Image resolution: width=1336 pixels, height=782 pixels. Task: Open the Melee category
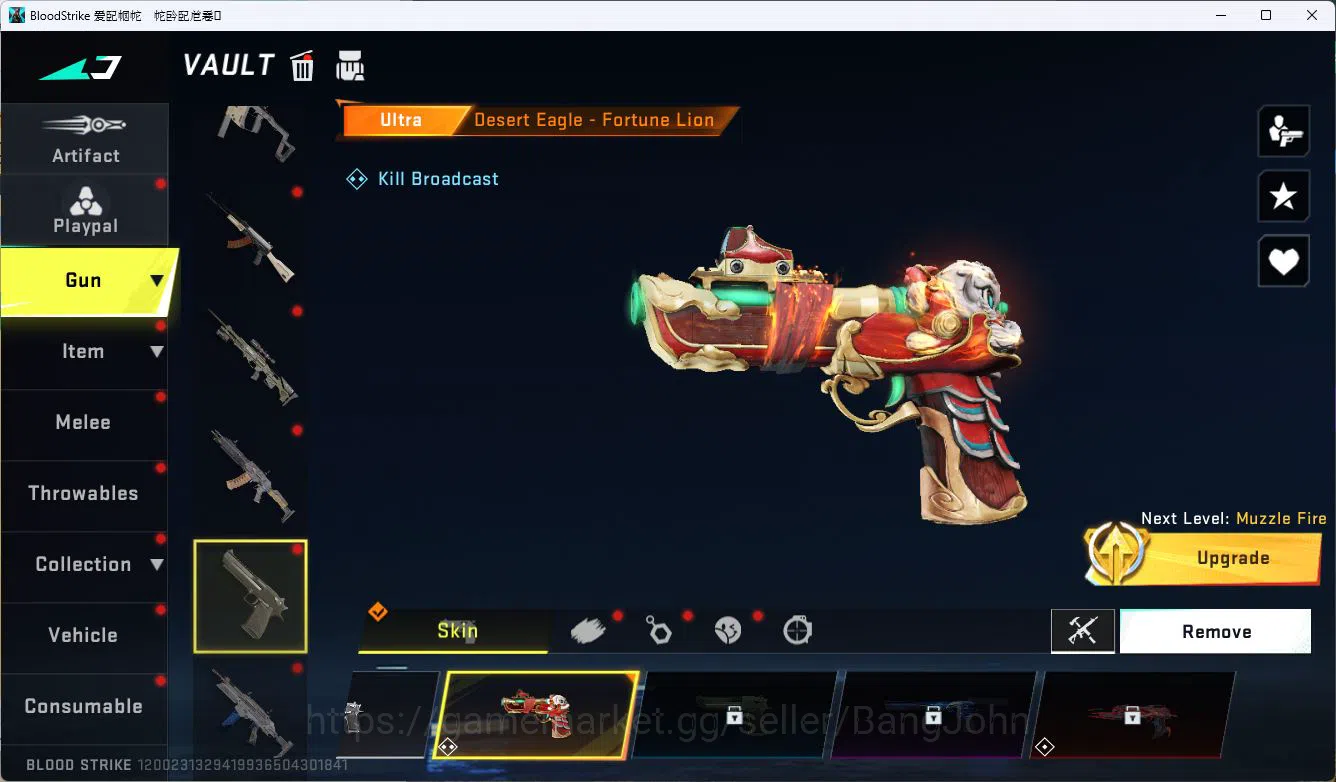(83, 422)
